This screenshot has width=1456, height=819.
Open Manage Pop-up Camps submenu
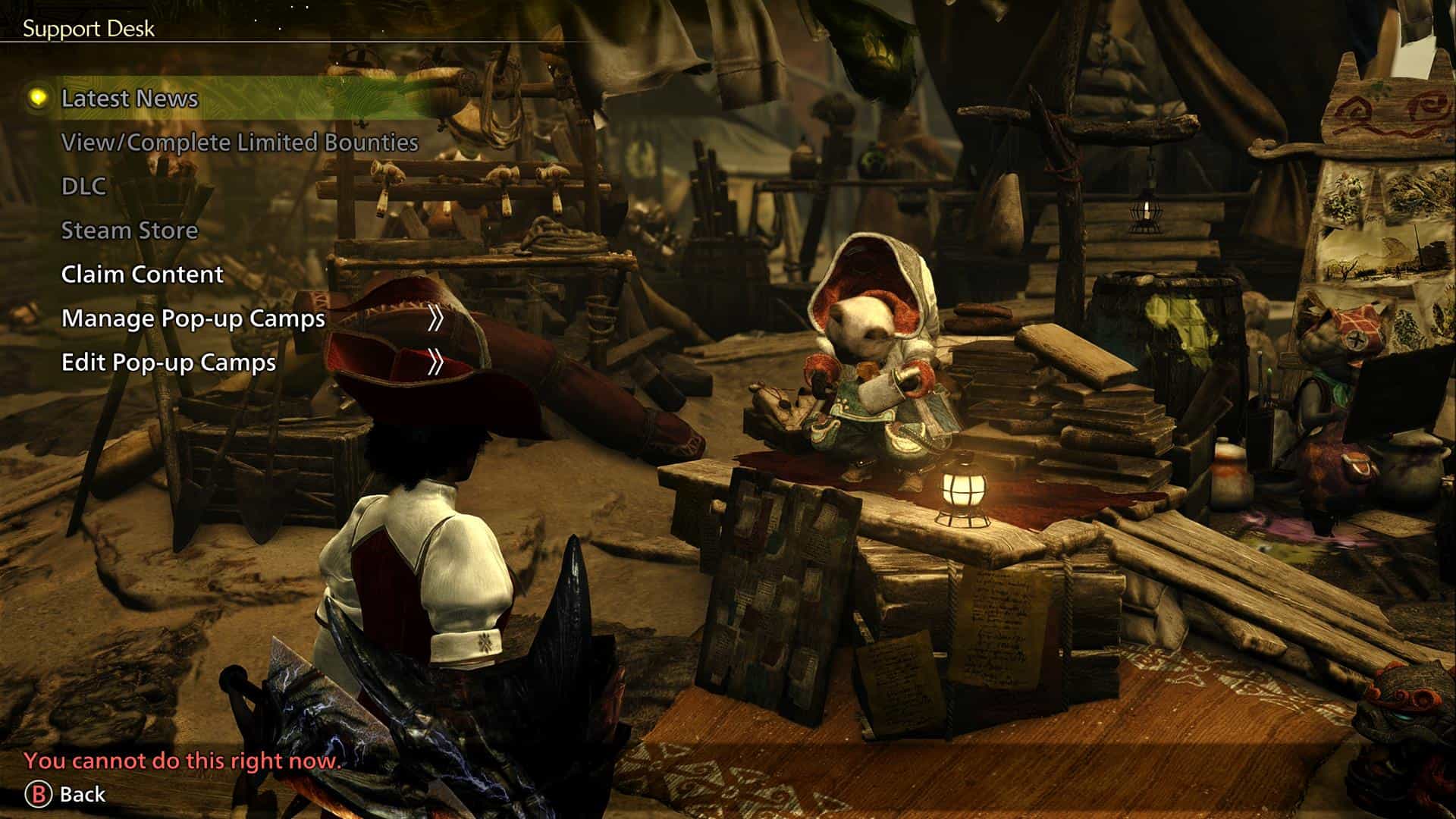coord(193,318)
